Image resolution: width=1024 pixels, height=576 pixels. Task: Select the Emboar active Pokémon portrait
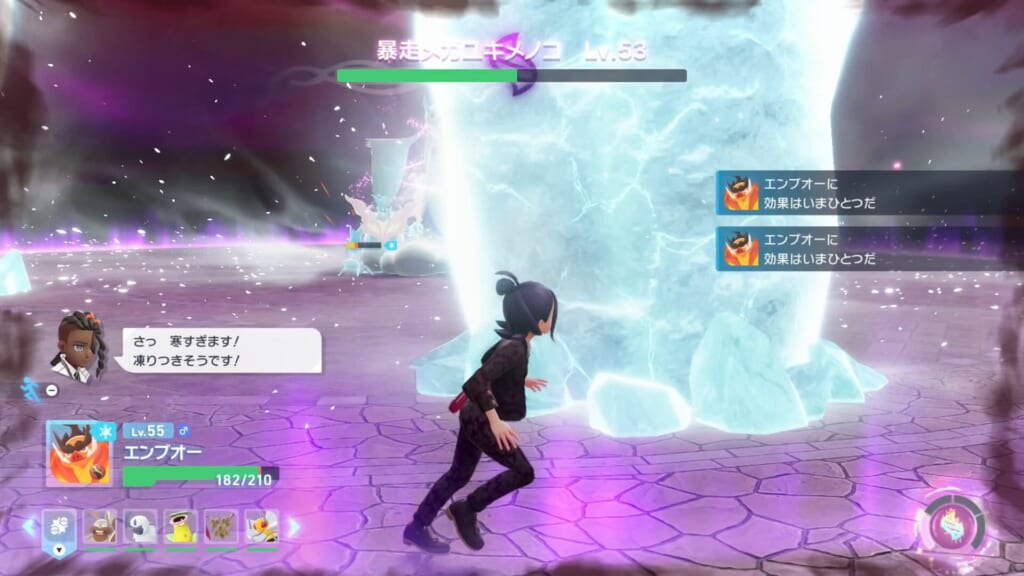pos(80,453)
